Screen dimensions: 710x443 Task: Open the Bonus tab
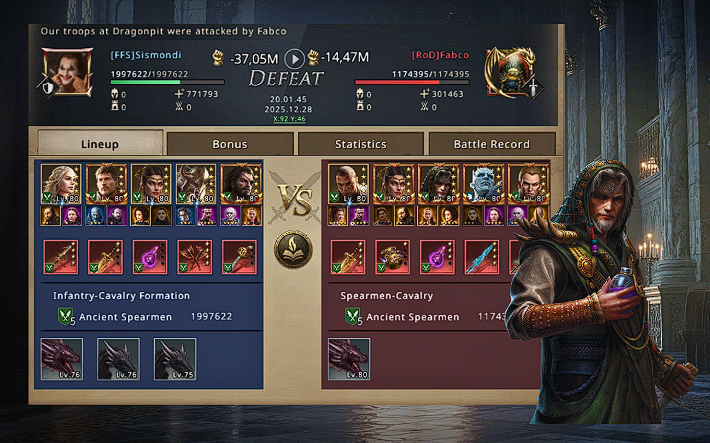point(229,144)
